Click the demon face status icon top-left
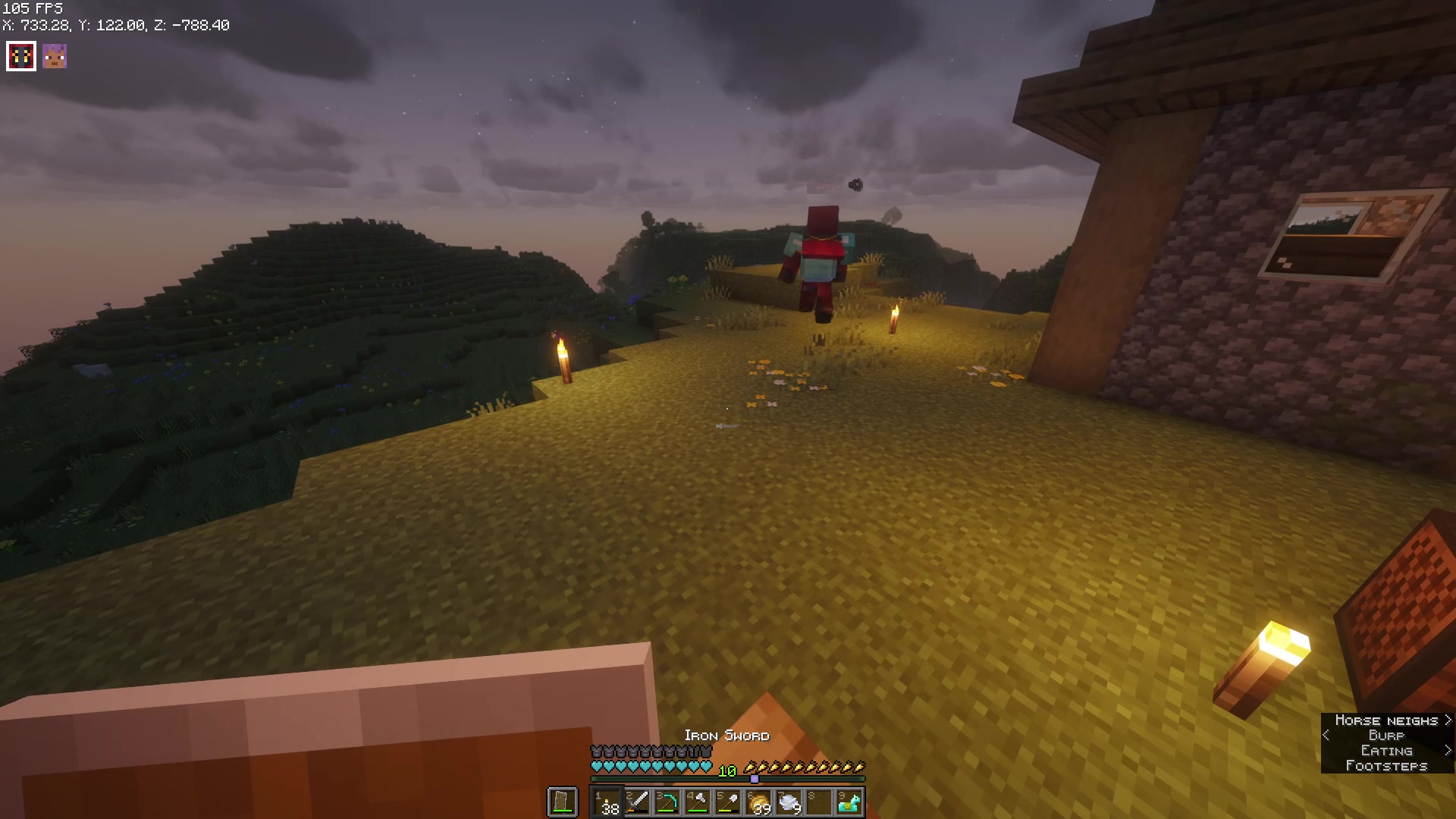 click(20, 55)
